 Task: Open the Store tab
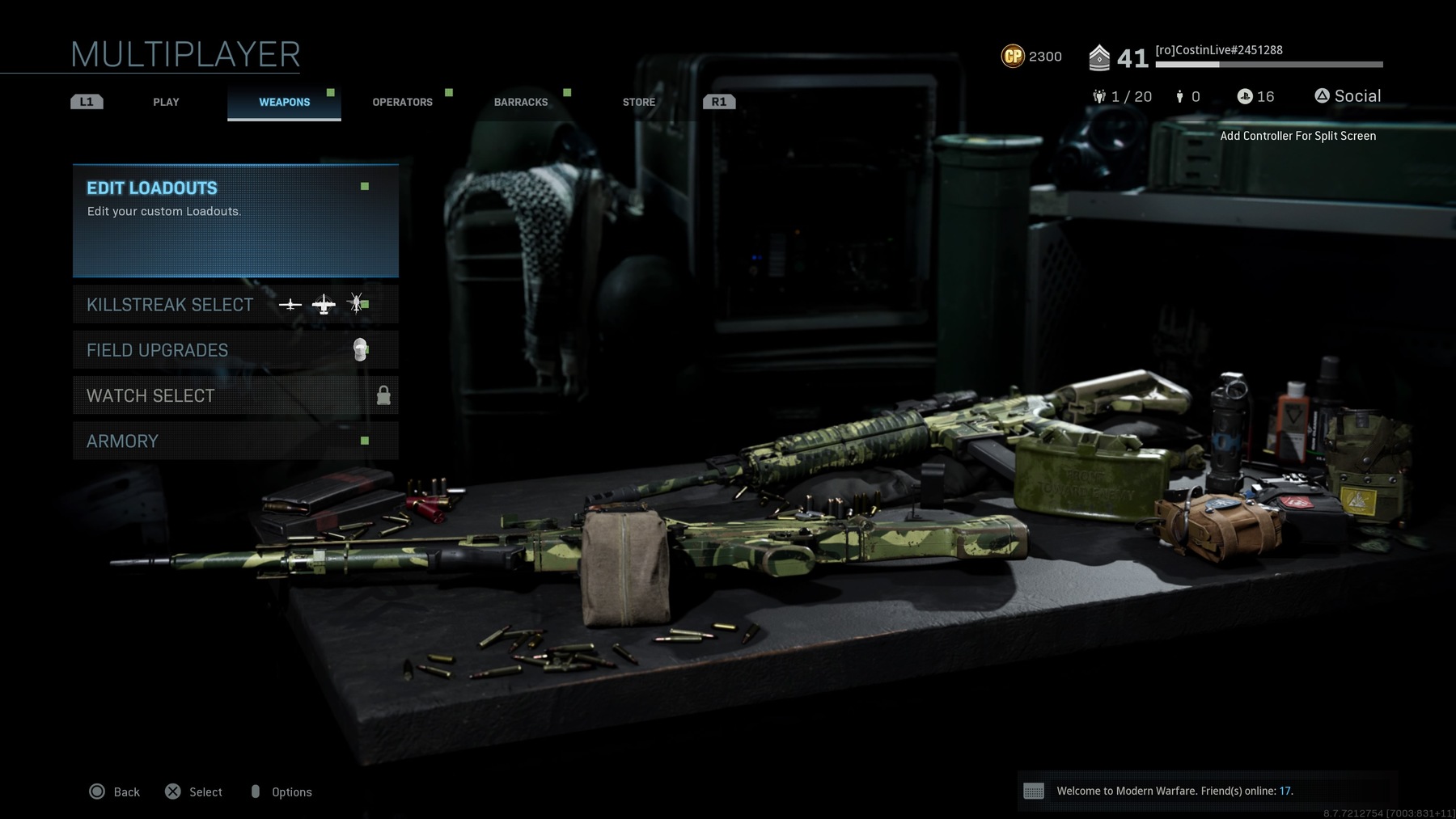pyautogui.click(x=638, y=102)
